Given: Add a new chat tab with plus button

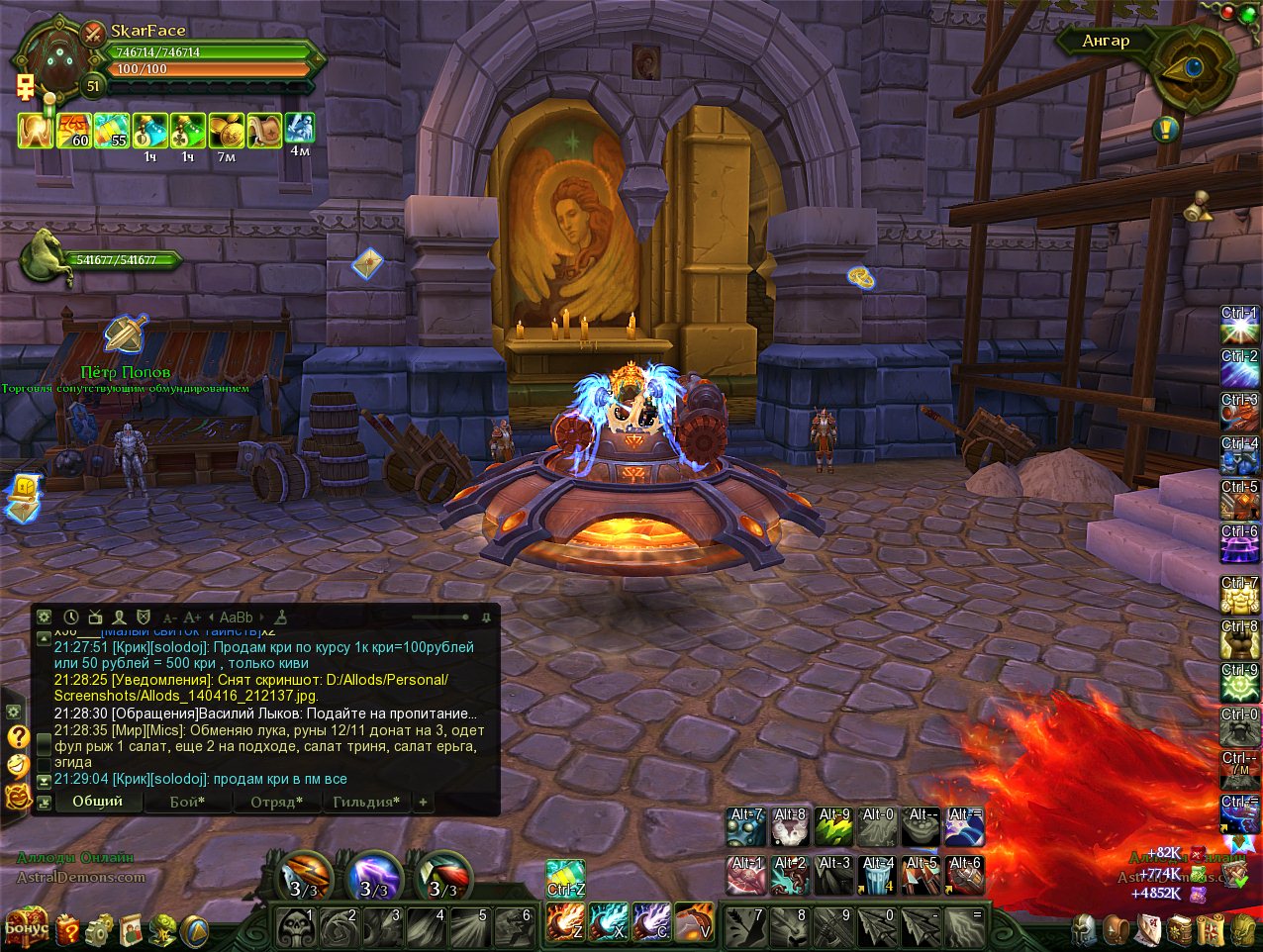Looking at the screenshot, I should [423, 802].
